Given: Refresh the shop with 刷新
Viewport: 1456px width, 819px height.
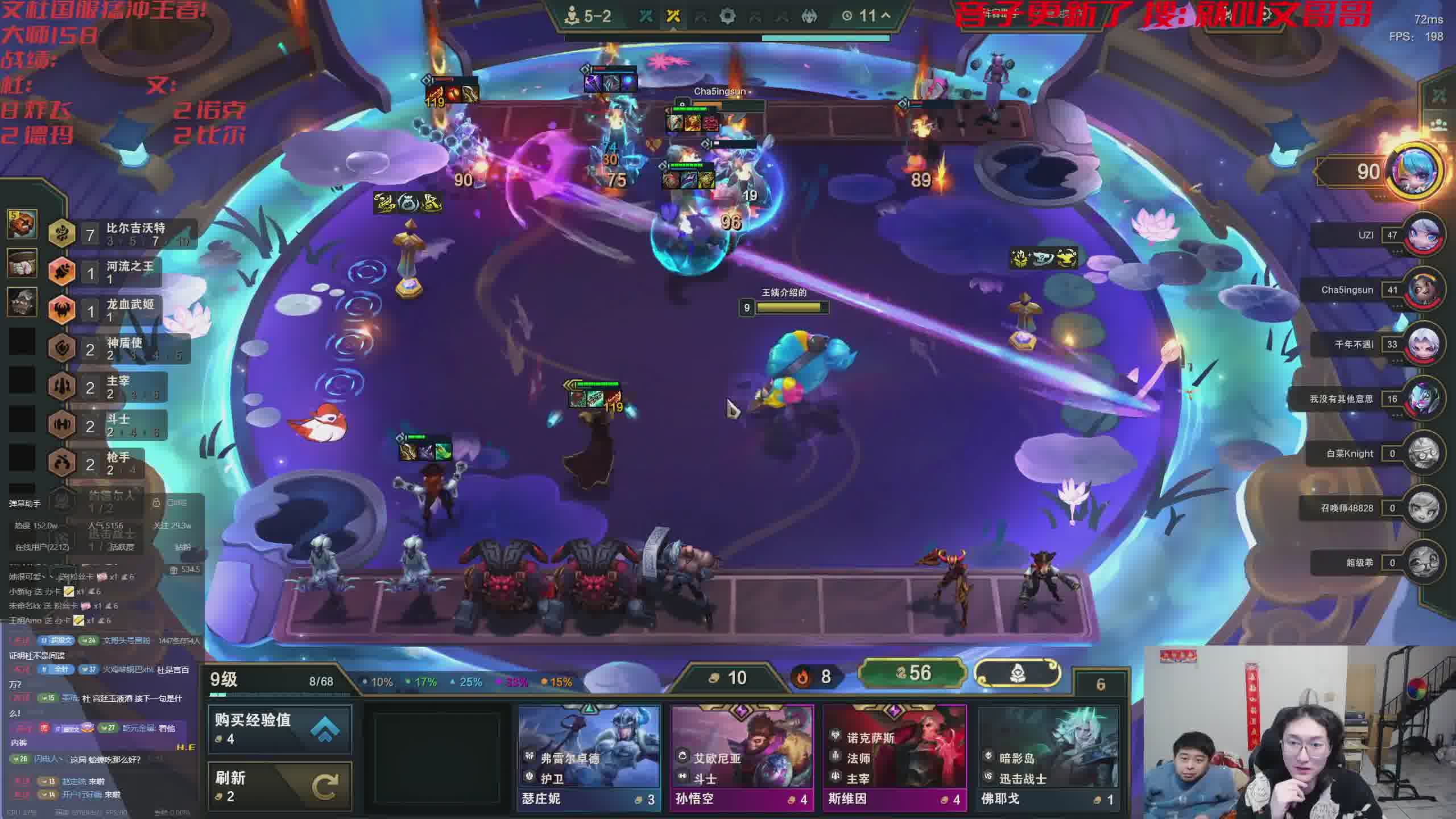Looking at the screenshot, I should [280, 786].
